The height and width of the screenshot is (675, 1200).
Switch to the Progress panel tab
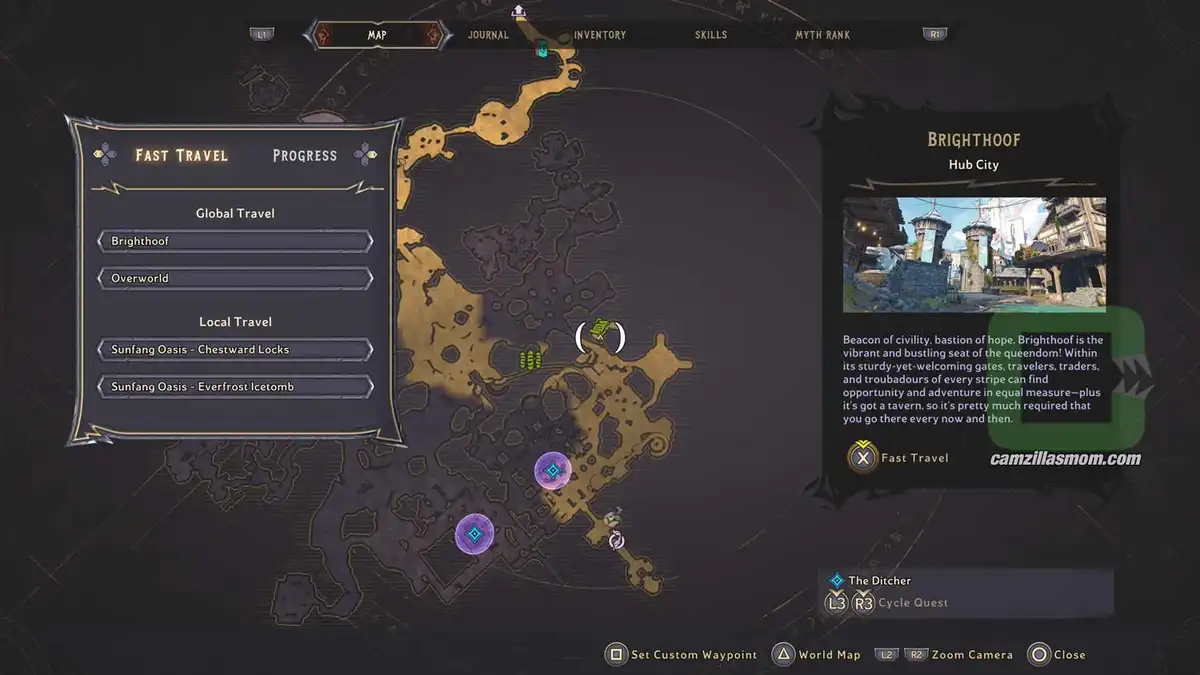point(304,156)
